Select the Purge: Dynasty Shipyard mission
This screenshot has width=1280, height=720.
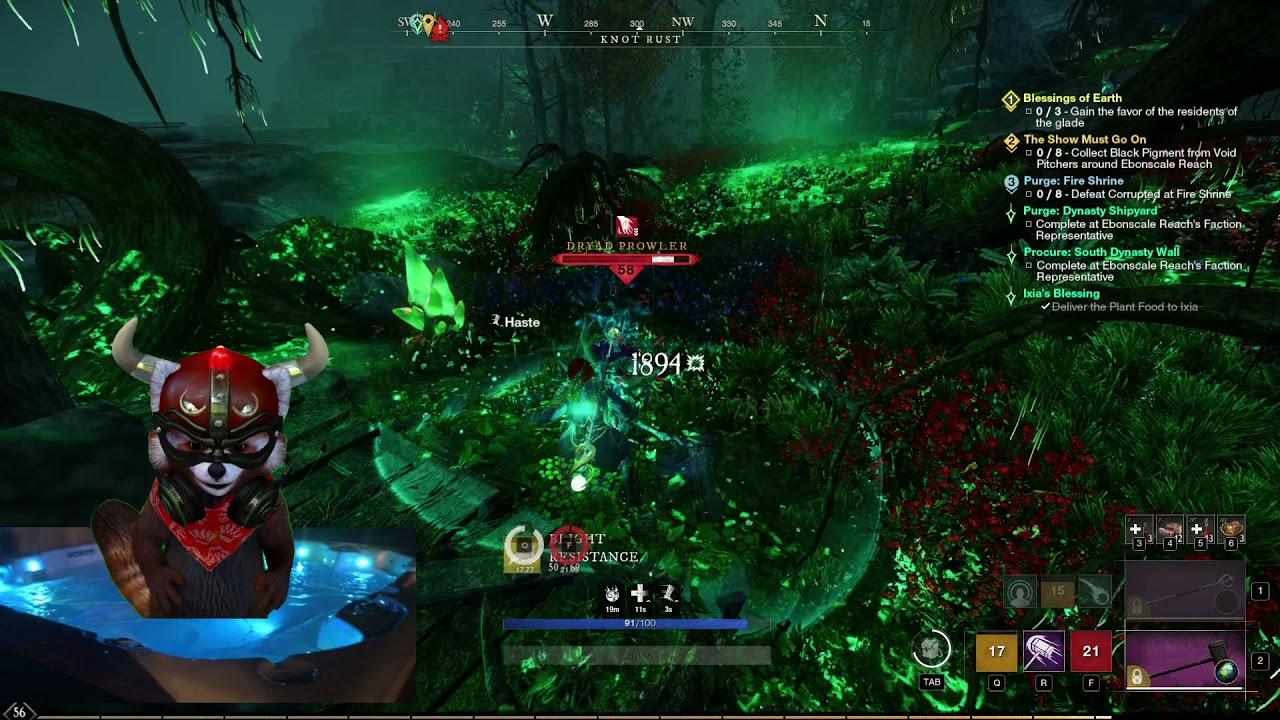point(1090,211)
